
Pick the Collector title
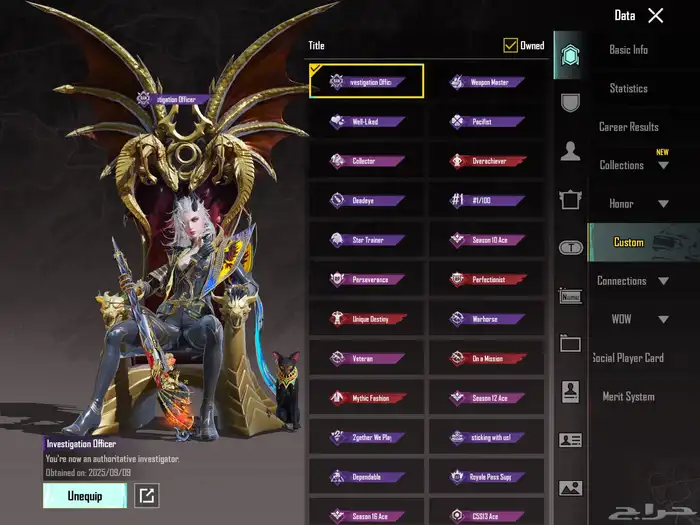tap(366, 161)
